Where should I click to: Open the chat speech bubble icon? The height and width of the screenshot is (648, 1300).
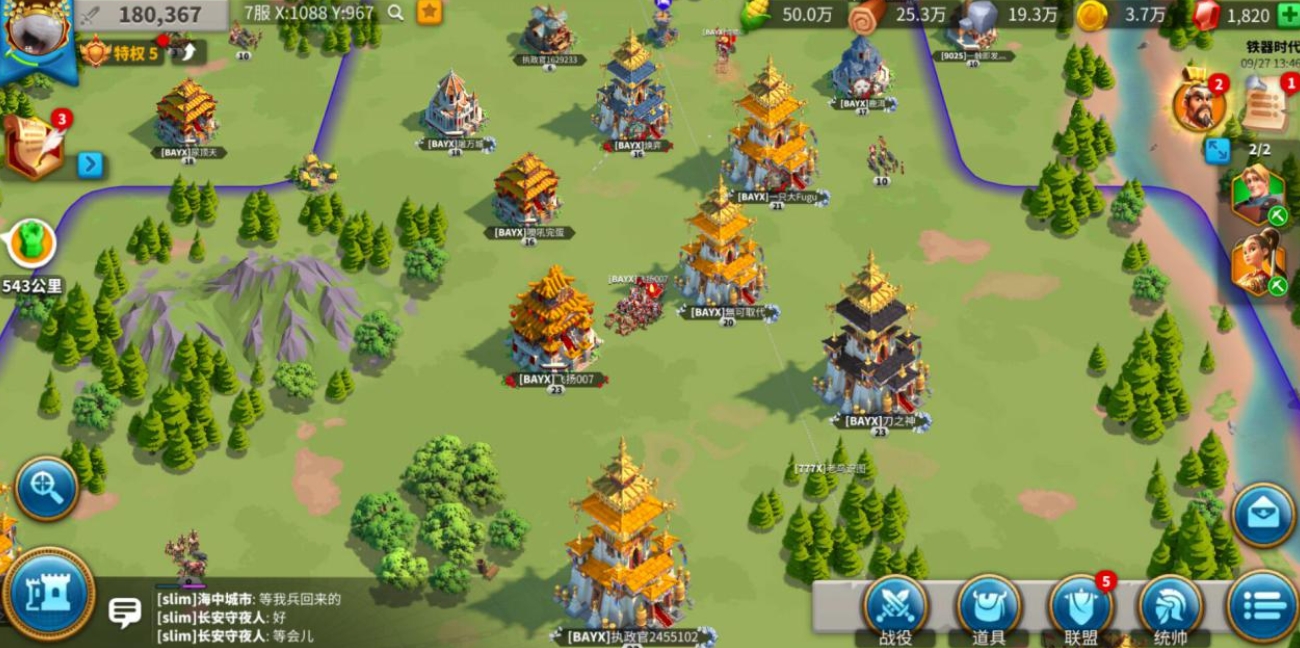124,611
